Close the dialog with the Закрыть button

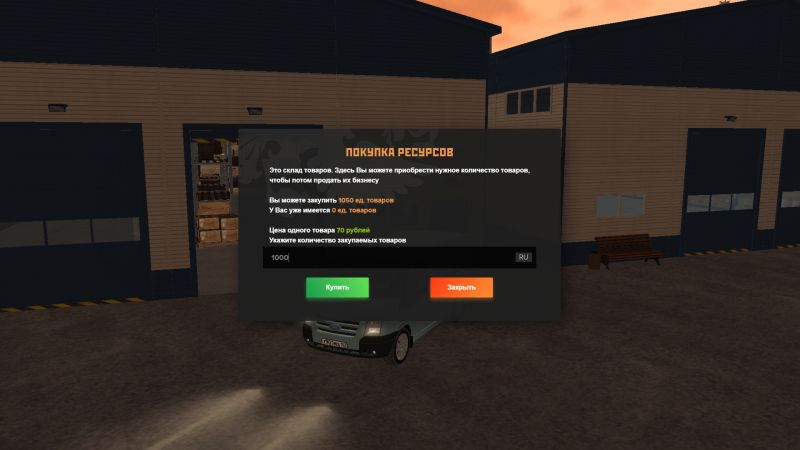click(x=461, y=287)
